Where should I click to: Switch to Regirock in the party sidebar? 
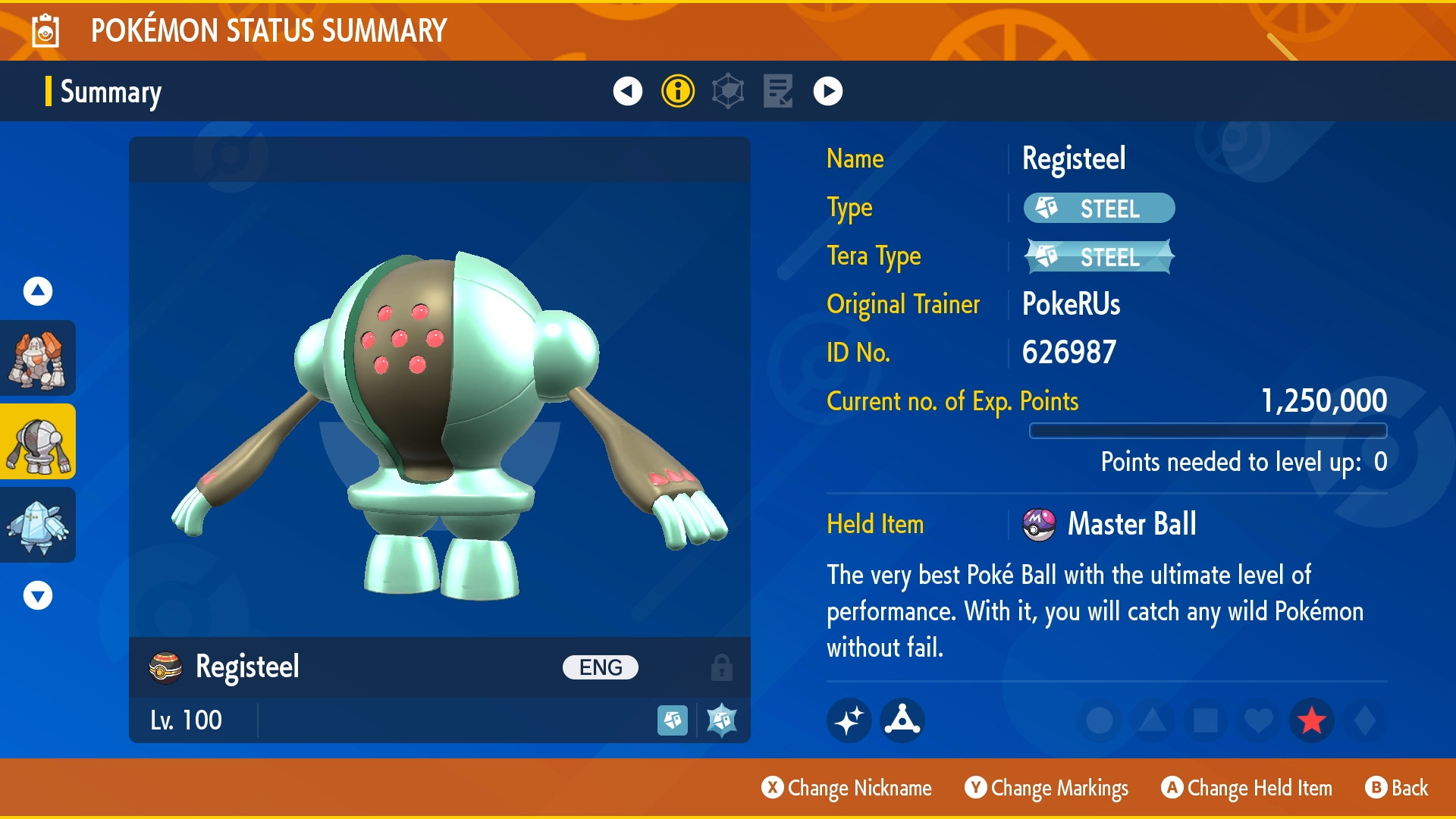point(37,357)
